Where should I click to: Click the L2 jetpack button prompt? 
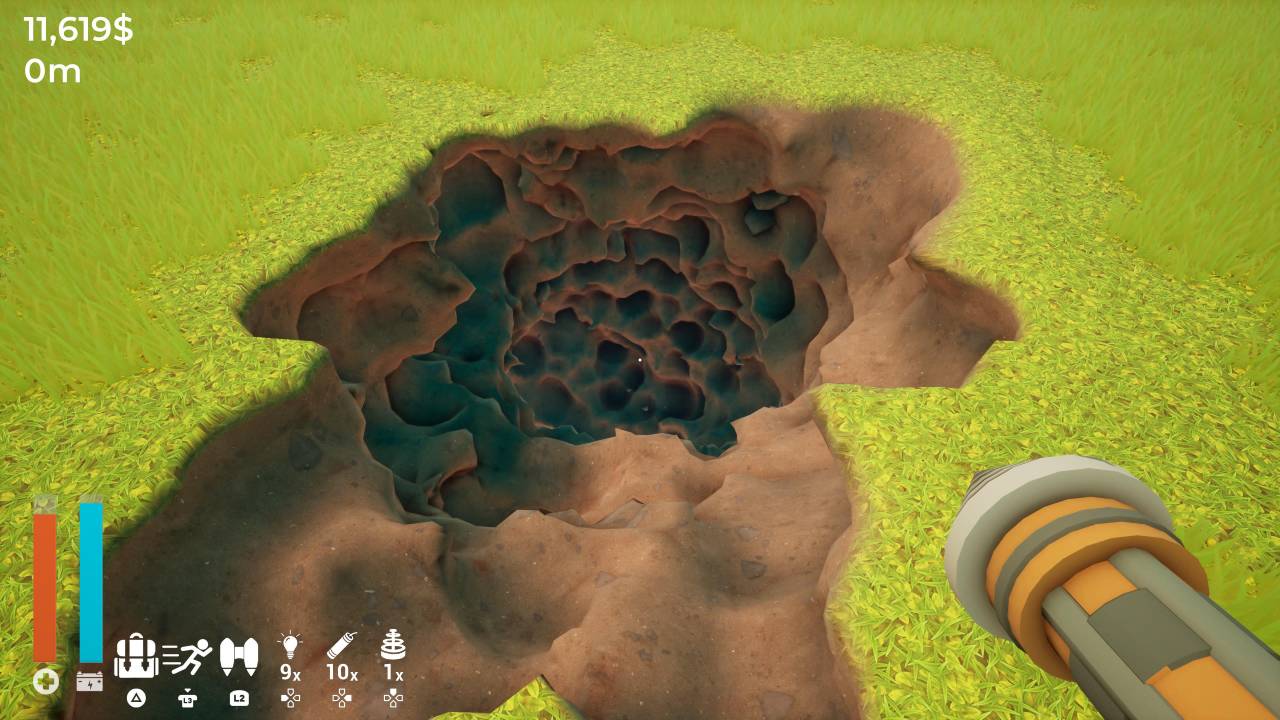(238, 699)
